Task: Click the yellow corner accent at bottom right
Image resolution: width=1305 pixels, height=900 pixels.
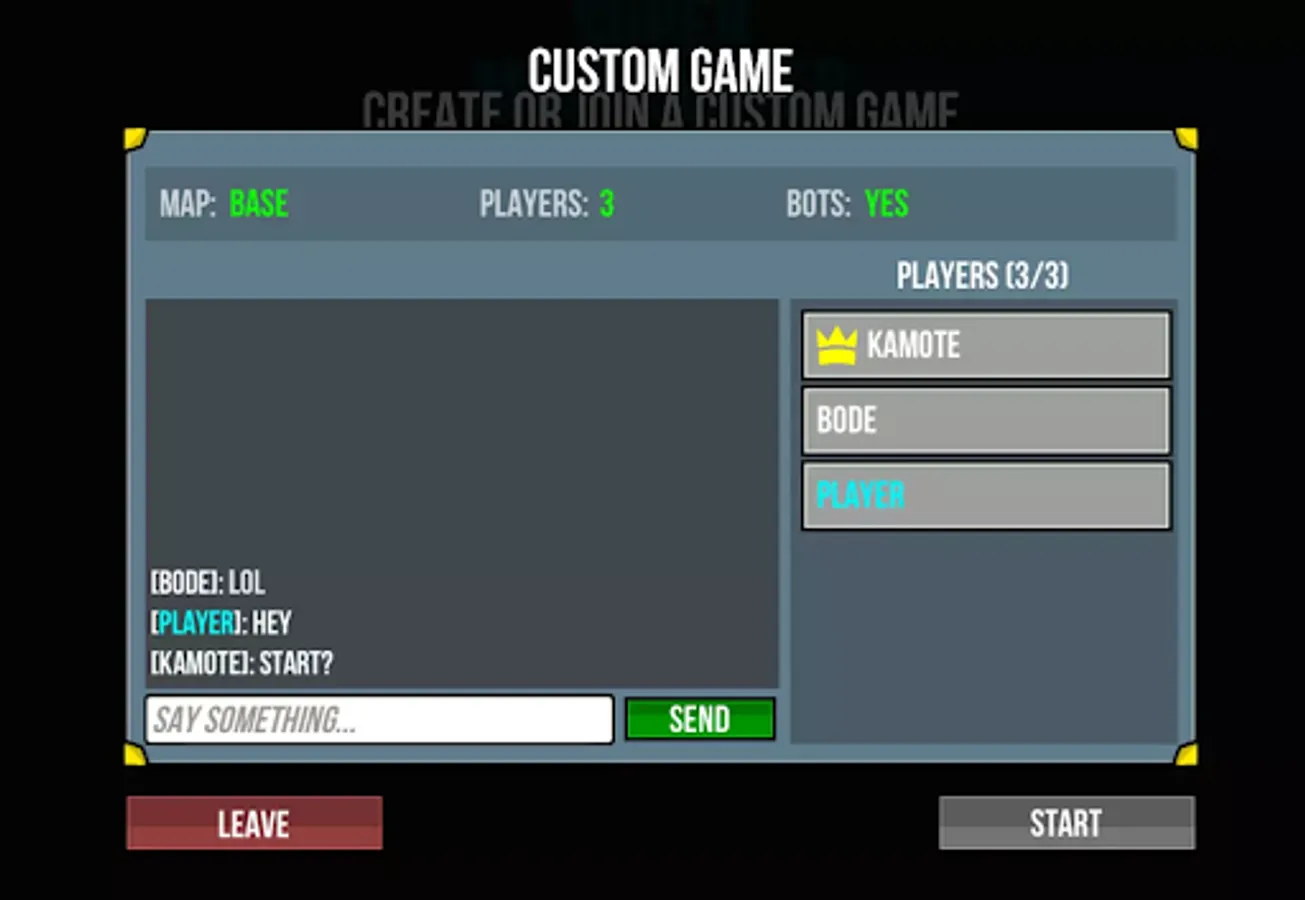Action: (1188, 755)
